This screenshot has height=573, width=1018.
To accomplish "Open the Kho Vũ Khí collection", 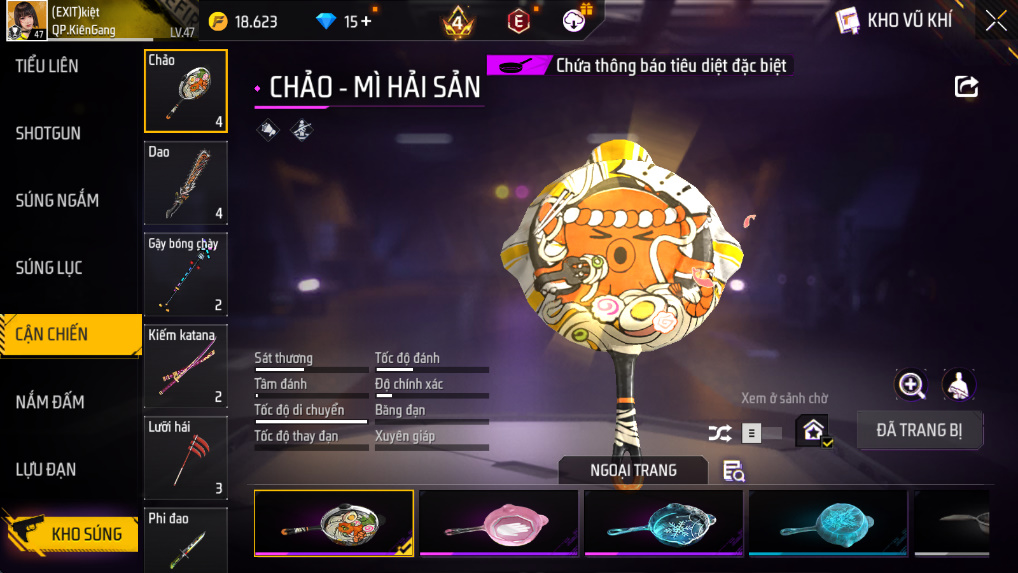I will [894, 21].
